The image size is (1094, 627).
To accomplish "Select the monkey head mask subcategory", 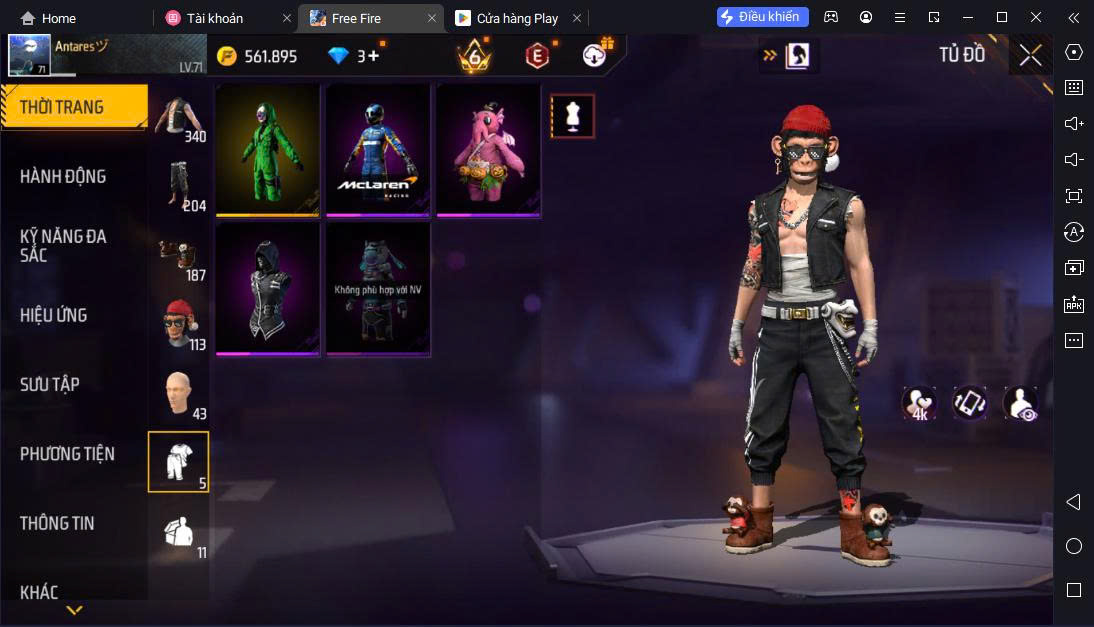I will click(x=179, y=325).
